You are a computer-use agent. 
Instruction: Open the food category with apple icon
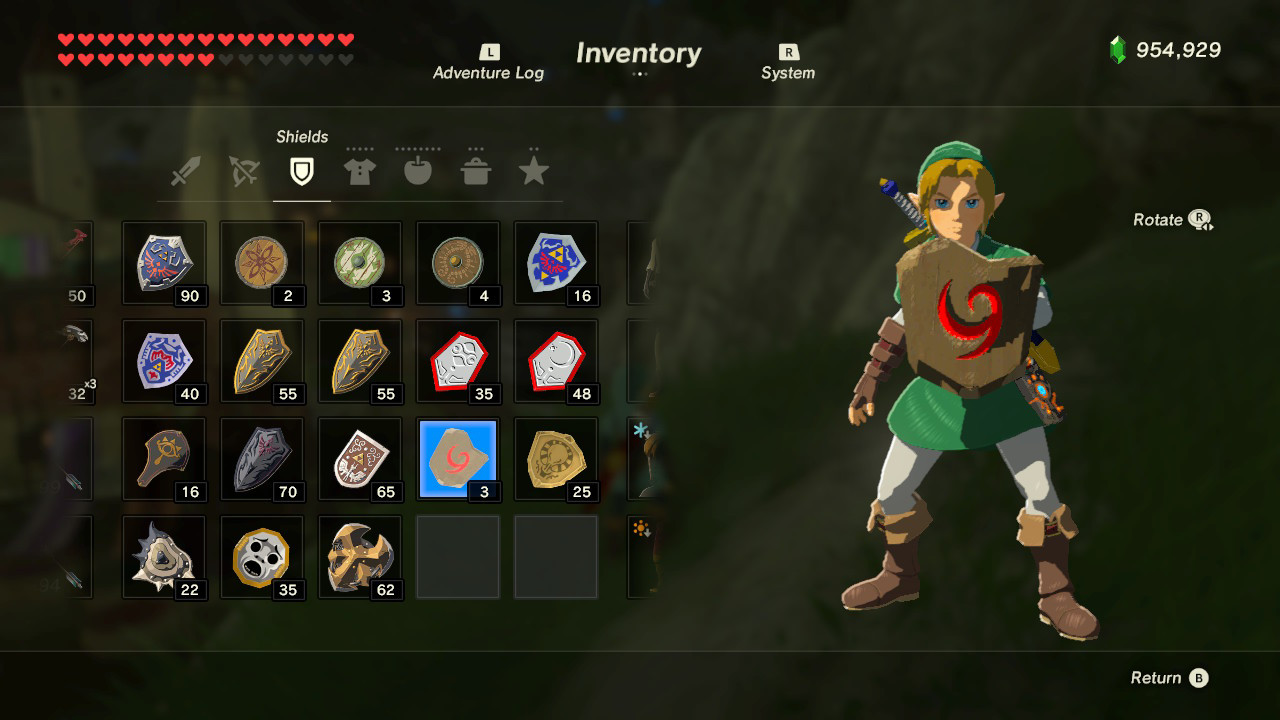(418, 170)
